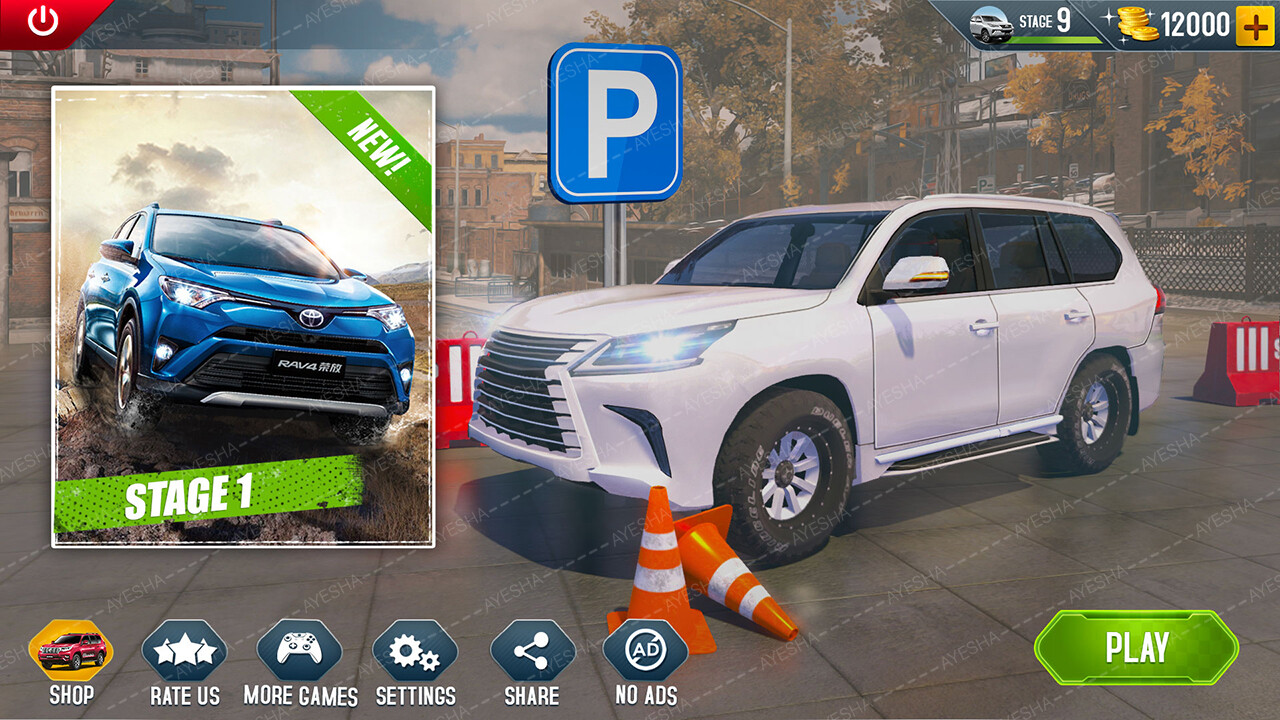
Task: Tap the Rate Us stars icon
Action: point(185,651)
